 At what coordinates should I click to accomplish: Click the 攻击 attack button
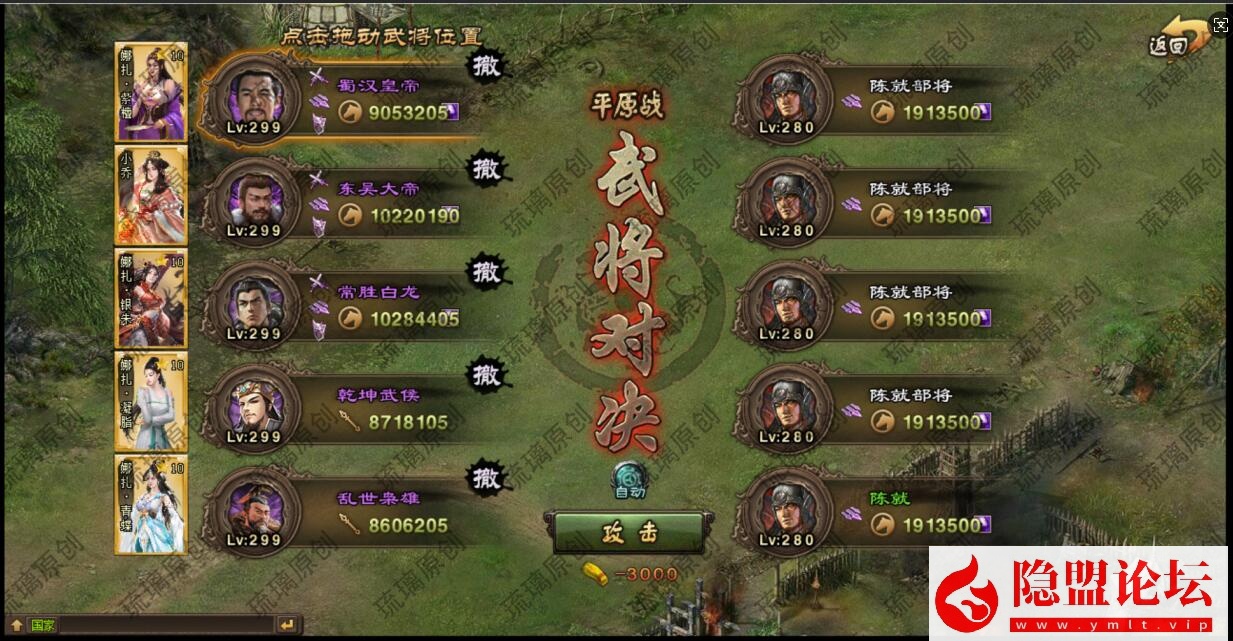pyautogui.click(x=629, y=532)
